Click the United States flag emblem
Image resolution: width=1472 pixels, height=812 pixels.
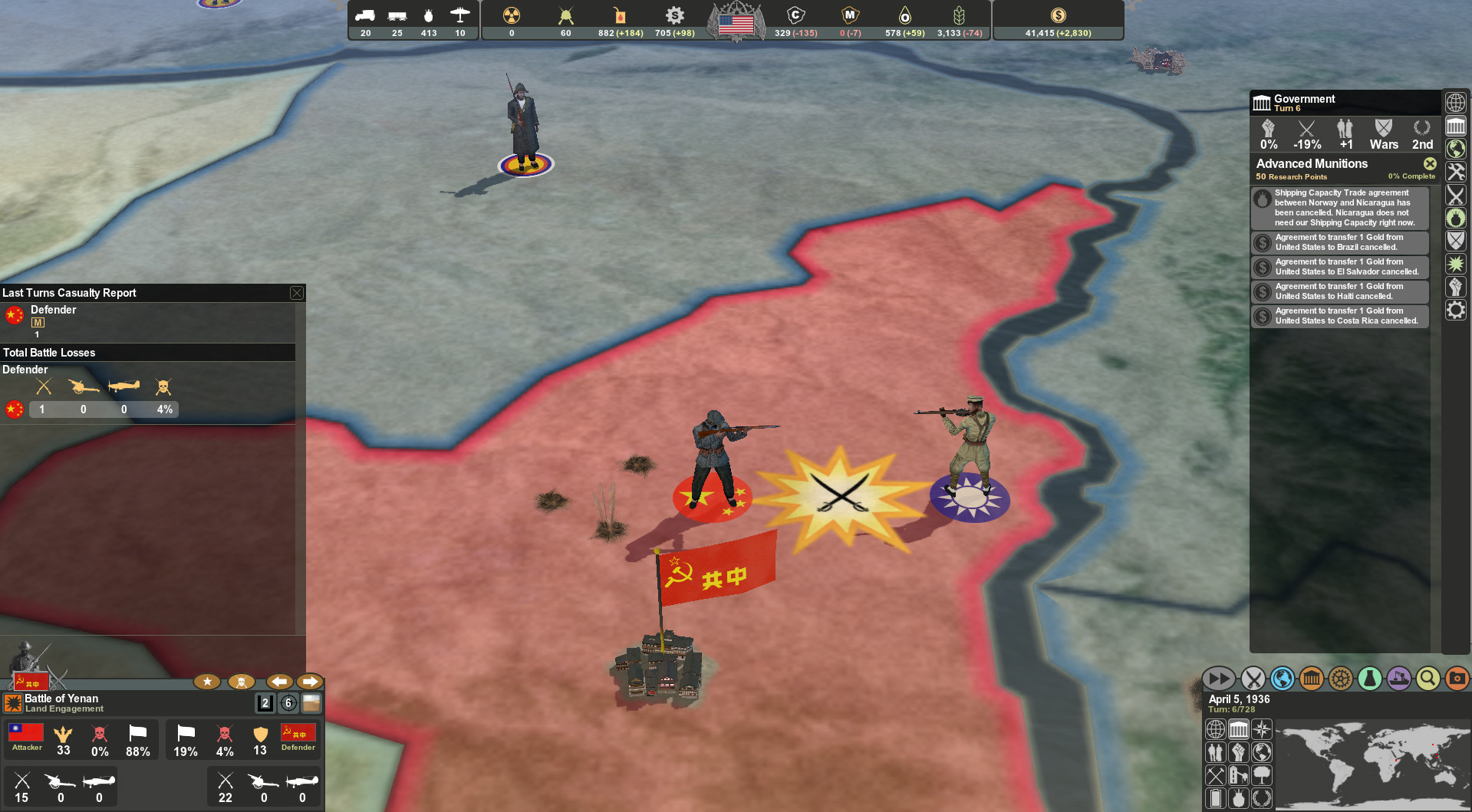coord(736,24)
